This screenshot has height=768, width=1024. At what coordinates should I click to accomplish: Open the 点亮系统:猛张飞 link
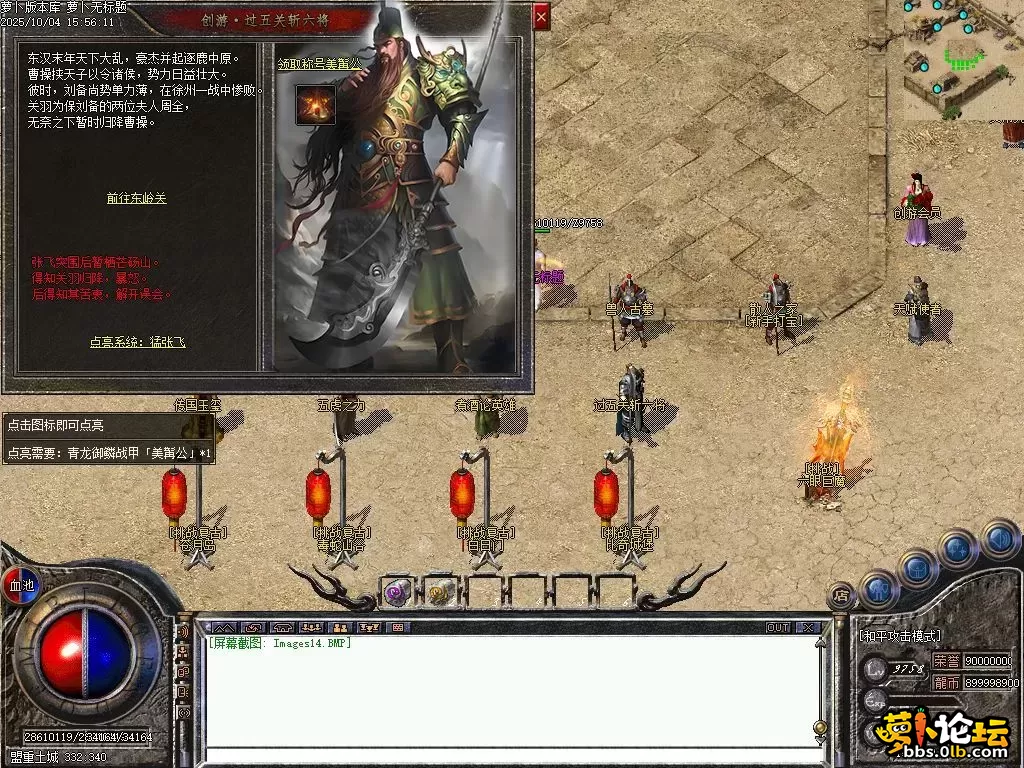point(137,341)
